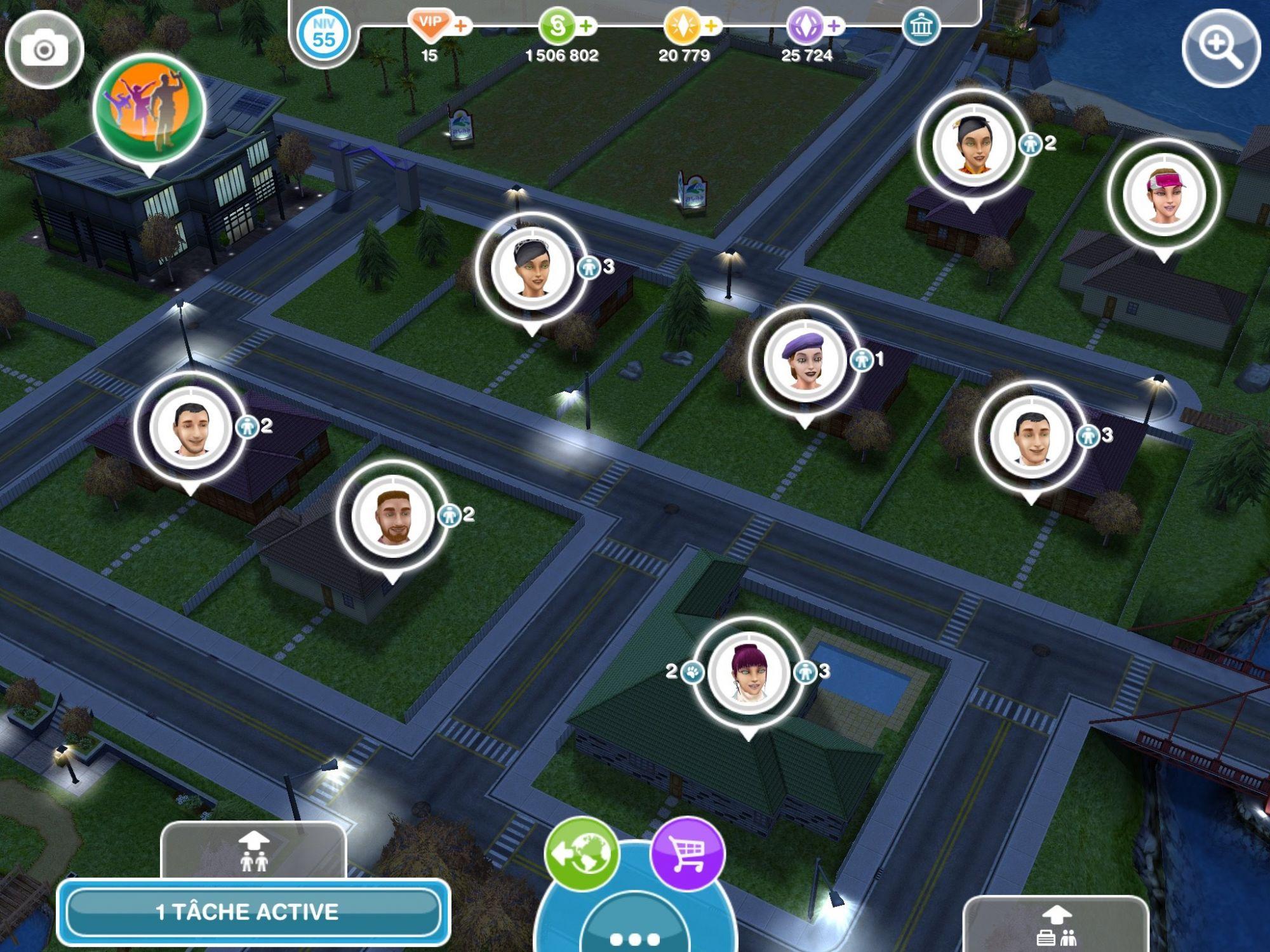This screenshot has width=1270, height=952.
Task: Expand the Sims list tab
Action: [253, 850]
